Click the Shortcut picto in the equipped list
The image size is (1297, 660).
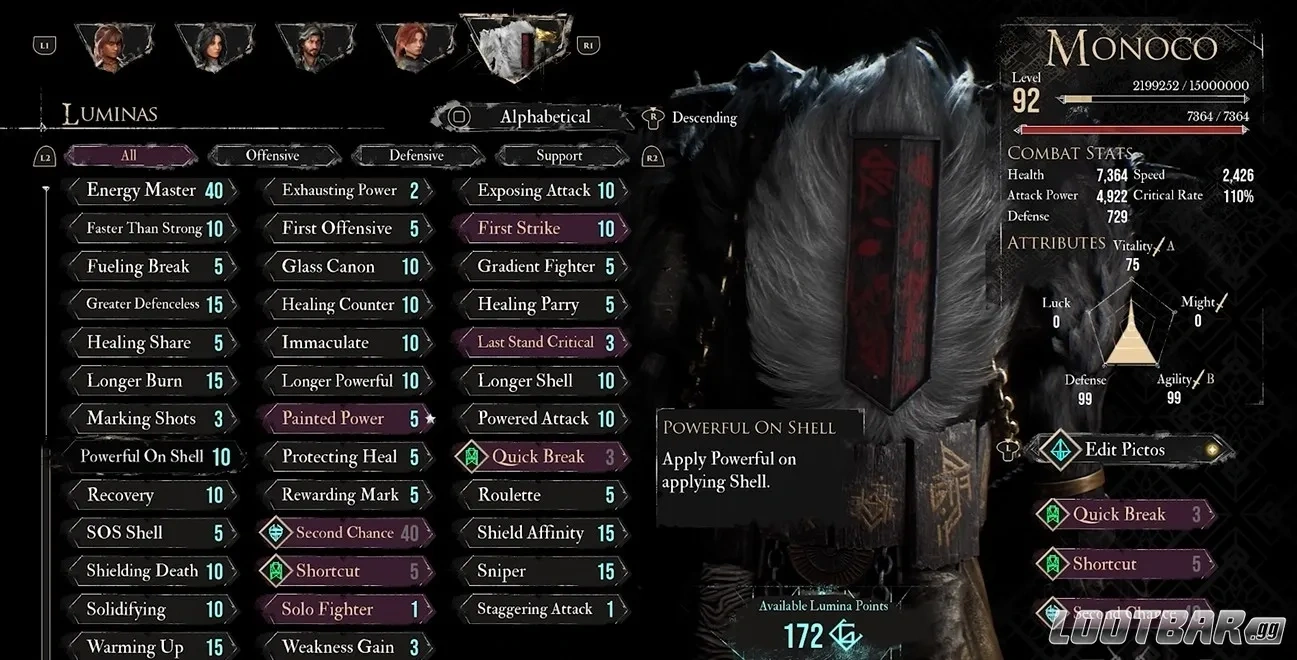[1120, 564]
